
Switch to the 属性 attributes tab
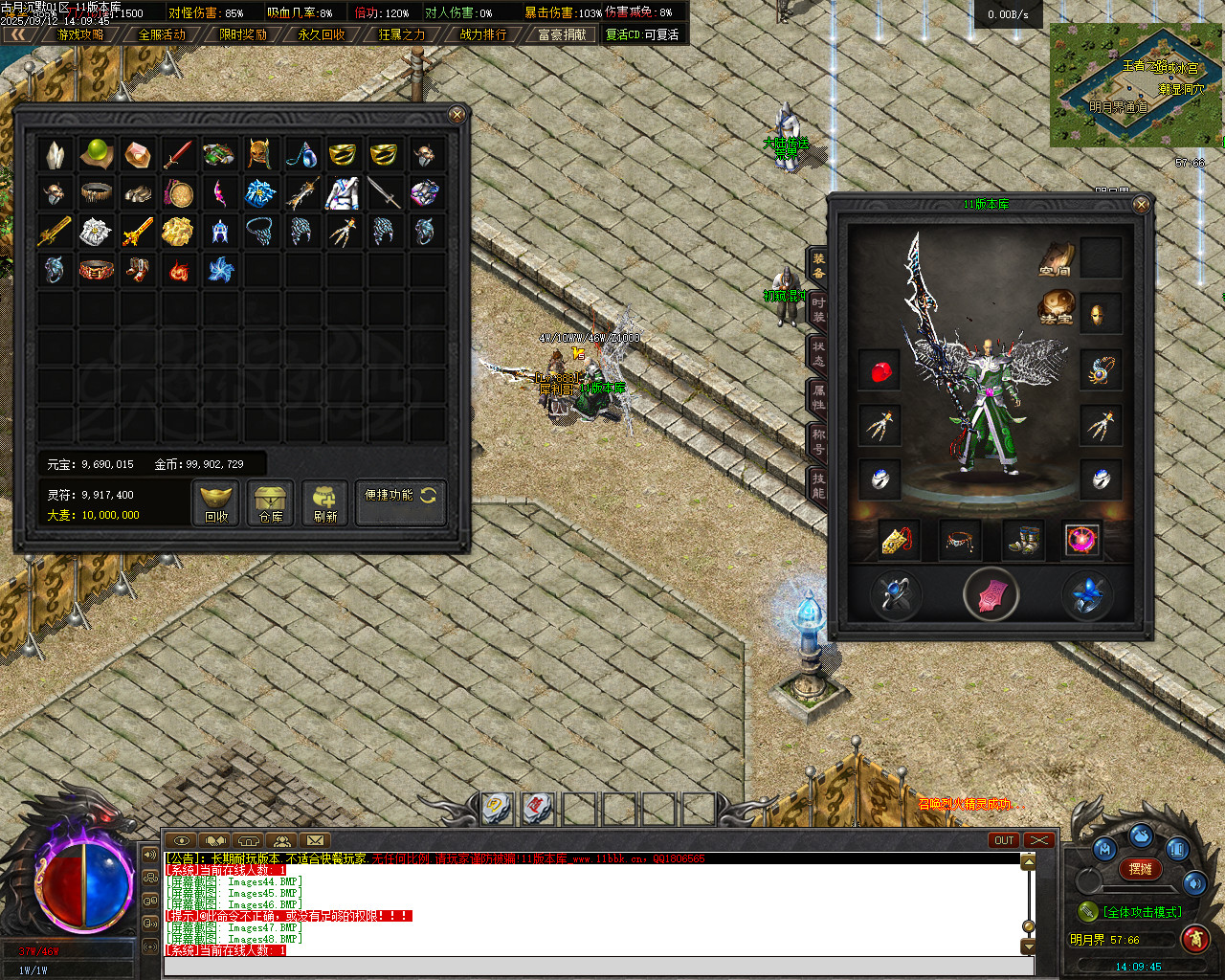pyautogui.click(x=818, y=397)
